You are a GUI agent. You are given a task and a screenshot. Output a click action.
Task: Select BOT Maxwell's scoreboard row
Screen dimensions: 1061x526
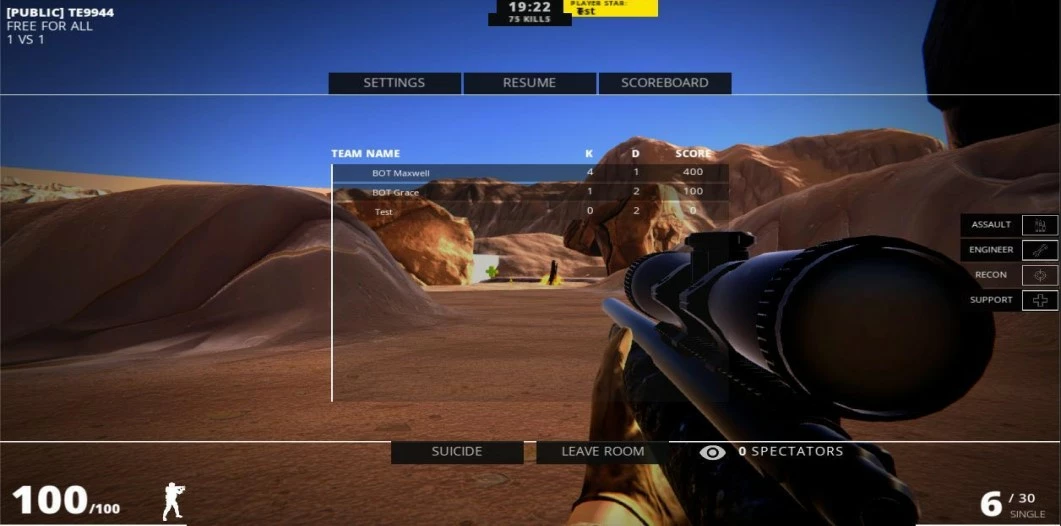(530, 173)
